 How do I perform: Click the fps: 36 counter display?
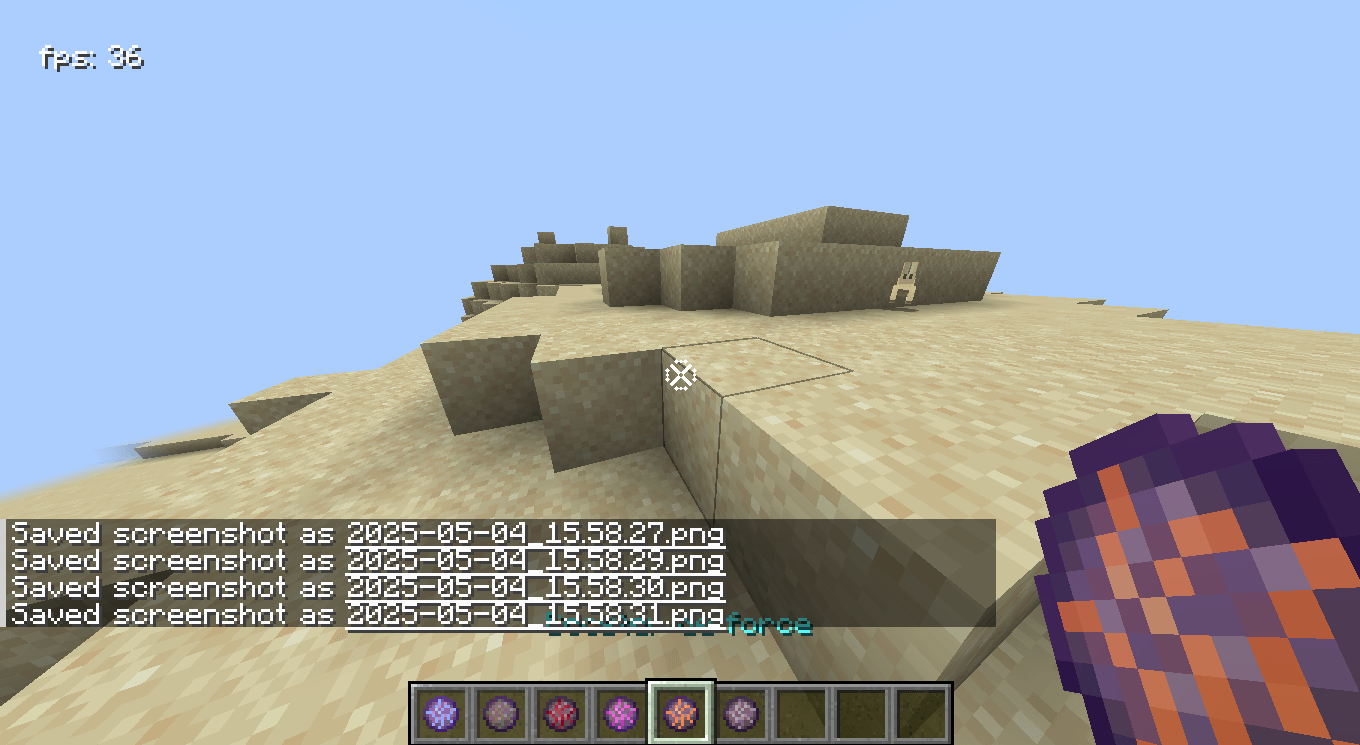(88, 58)
